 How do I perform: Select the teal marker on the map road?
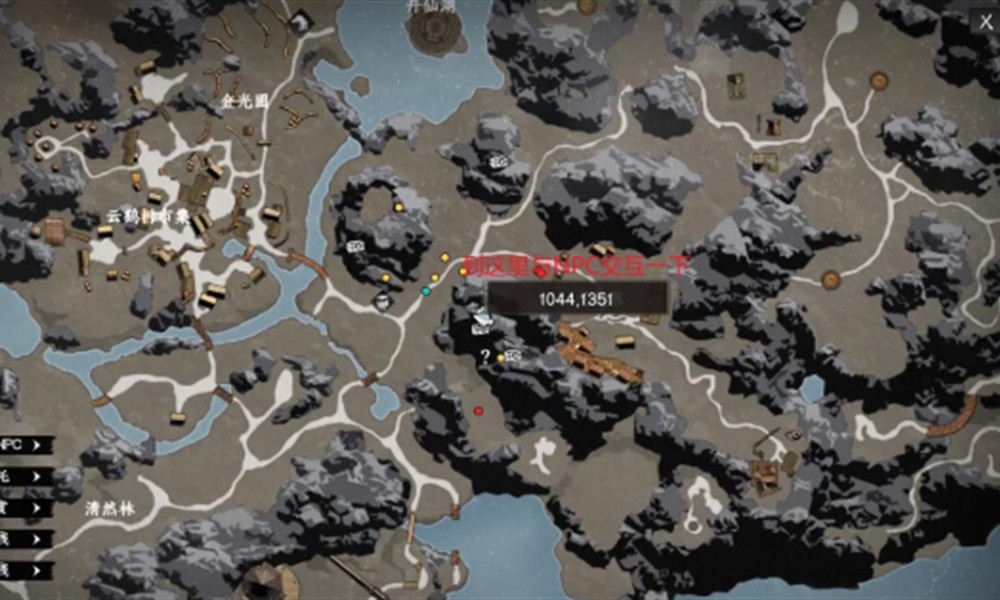pos(426,291)
